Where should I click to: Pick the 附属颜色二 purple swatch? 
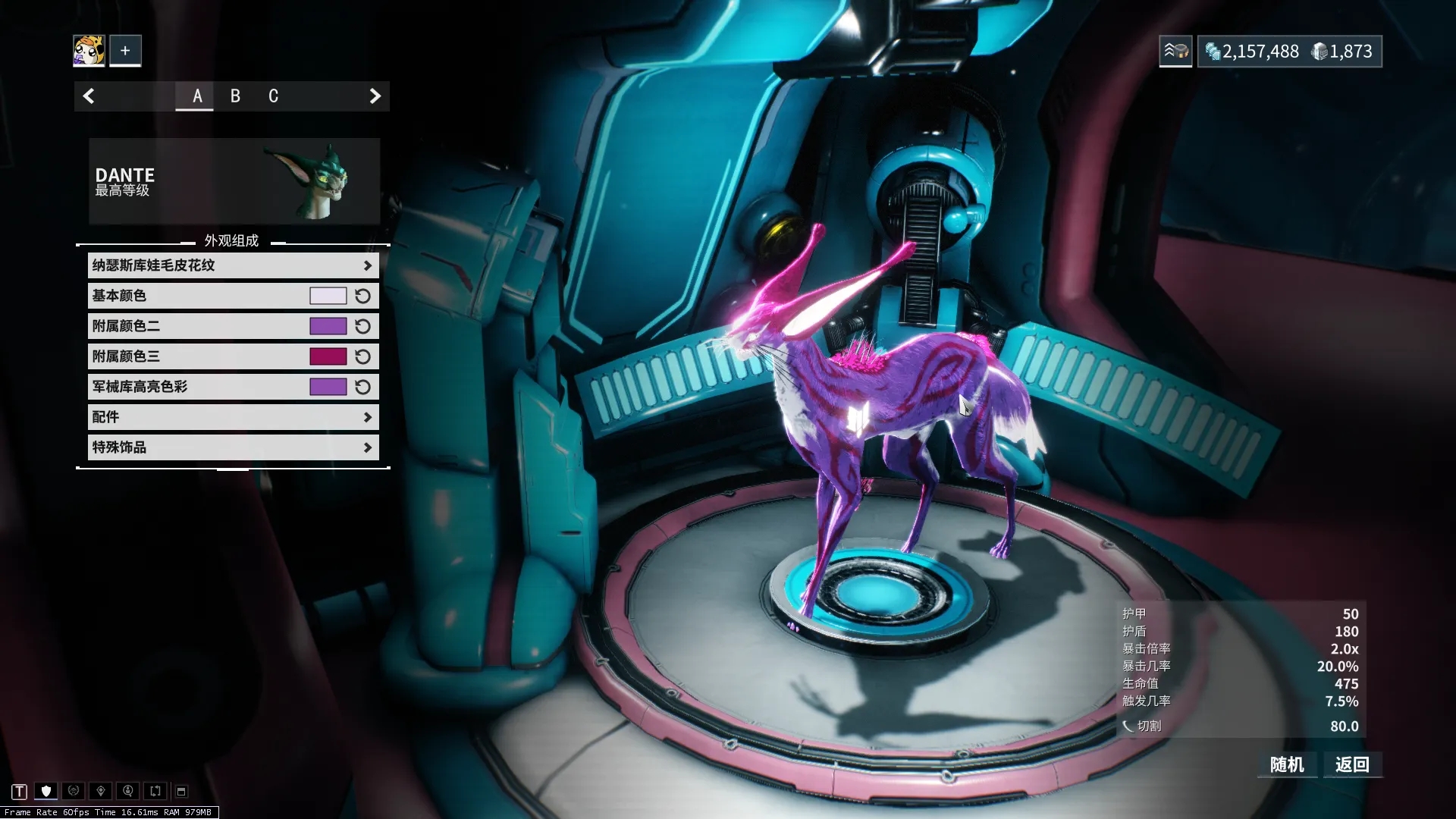[x=328, y=326]
